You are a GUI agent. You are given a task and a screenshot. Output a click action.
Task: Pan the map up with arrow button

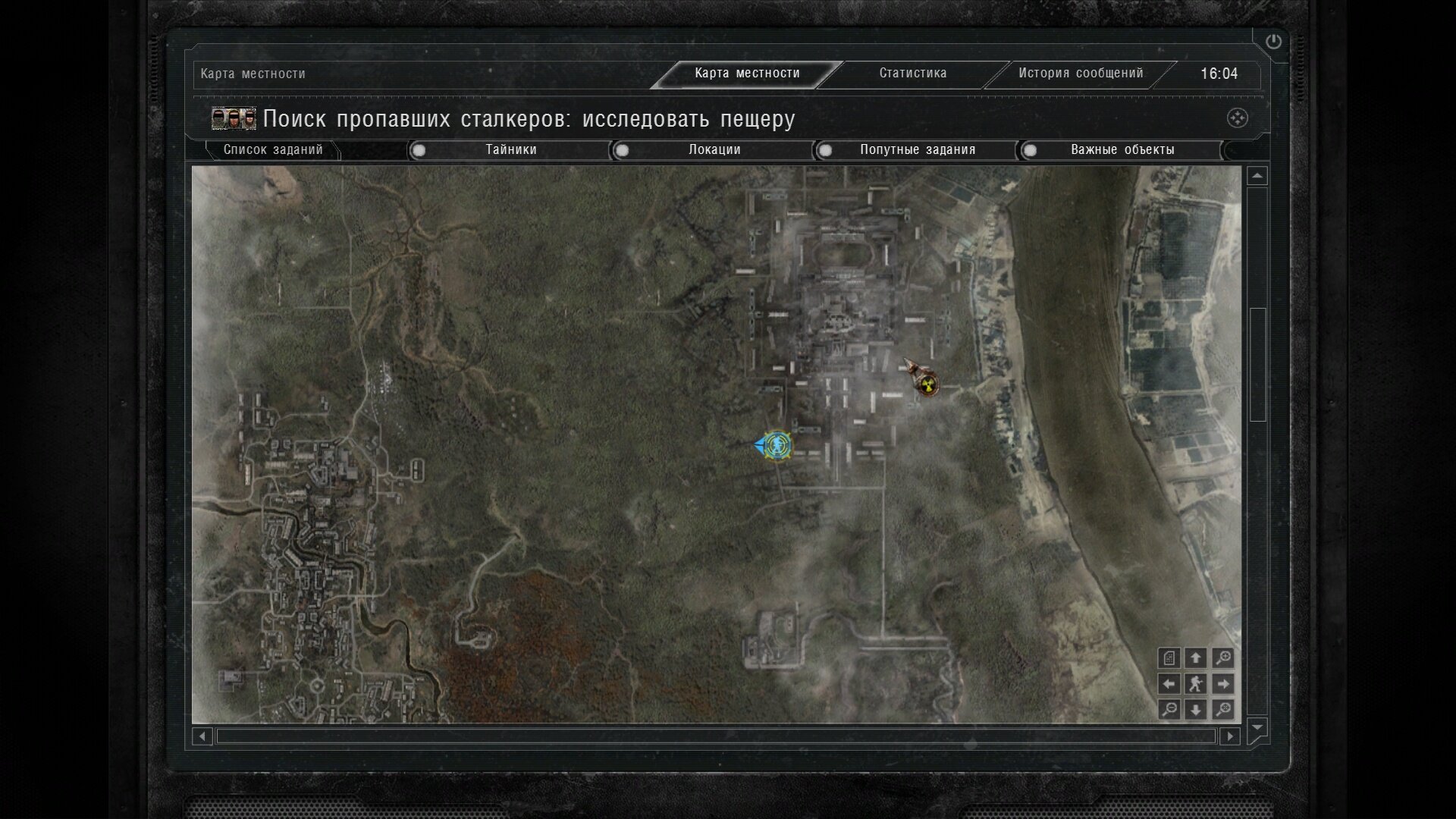coord(1195,658)
